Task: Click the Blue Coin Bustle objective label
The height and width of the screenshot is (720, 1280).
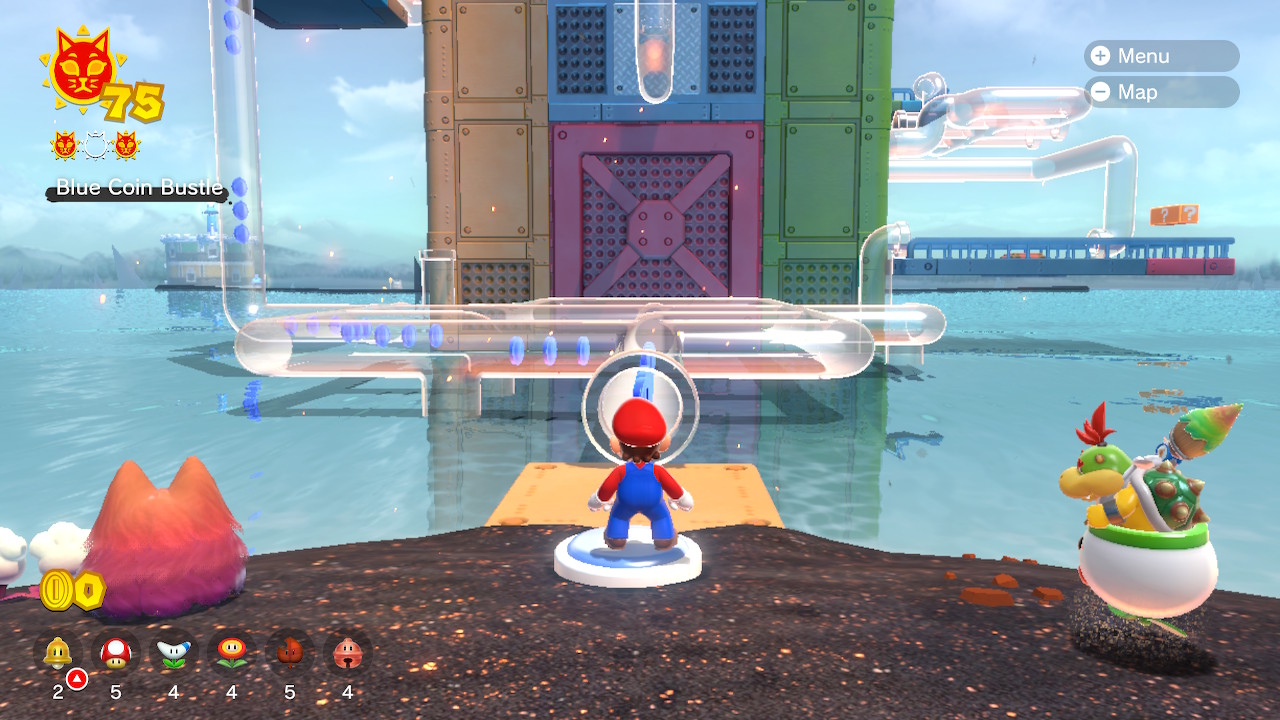Action: pos(138,187)
